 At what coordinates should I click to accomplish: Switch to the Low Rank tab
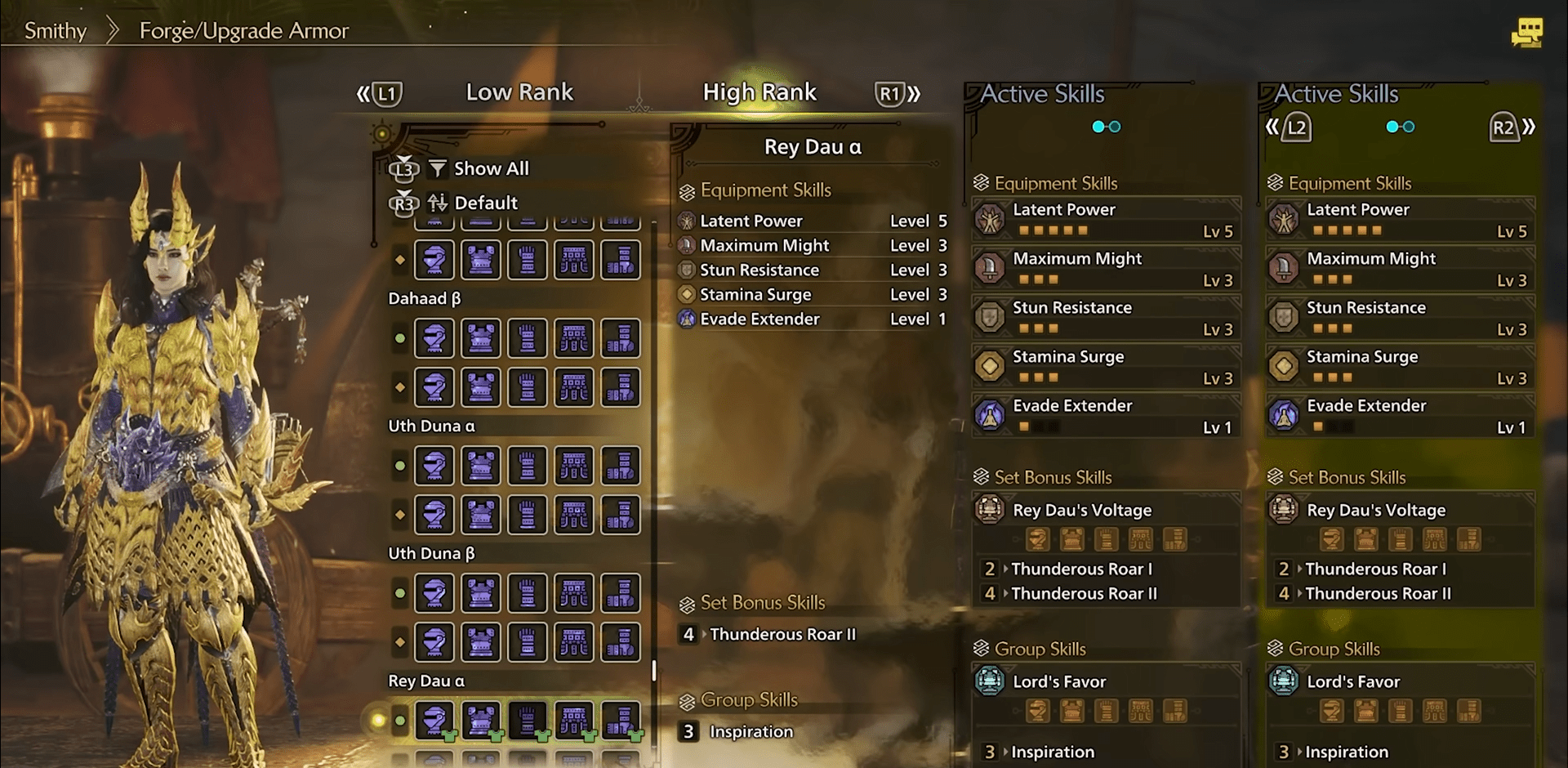tap(519, 92)
